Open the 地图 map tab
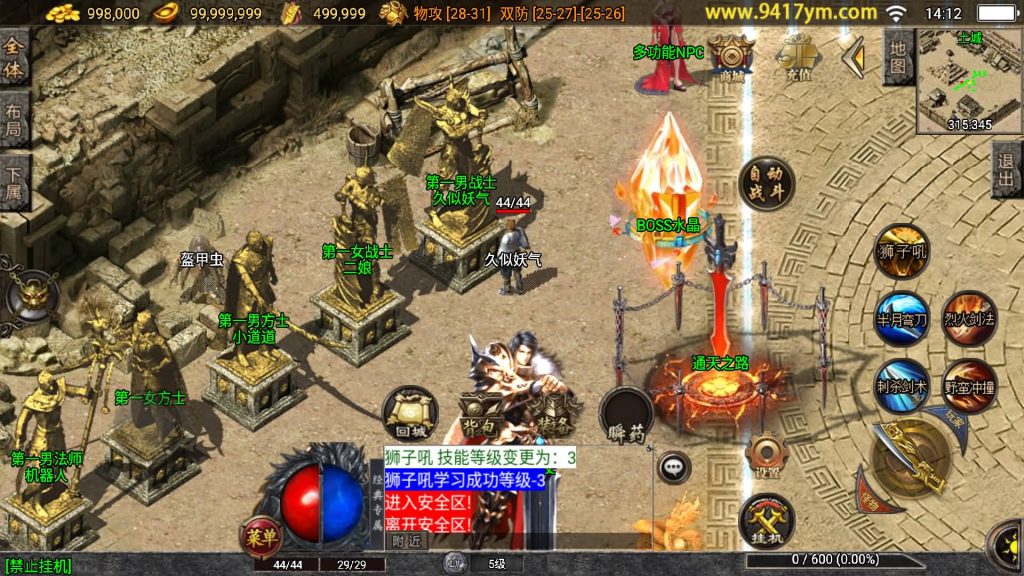Screen dimensions: 1024x576 (898, 57)
